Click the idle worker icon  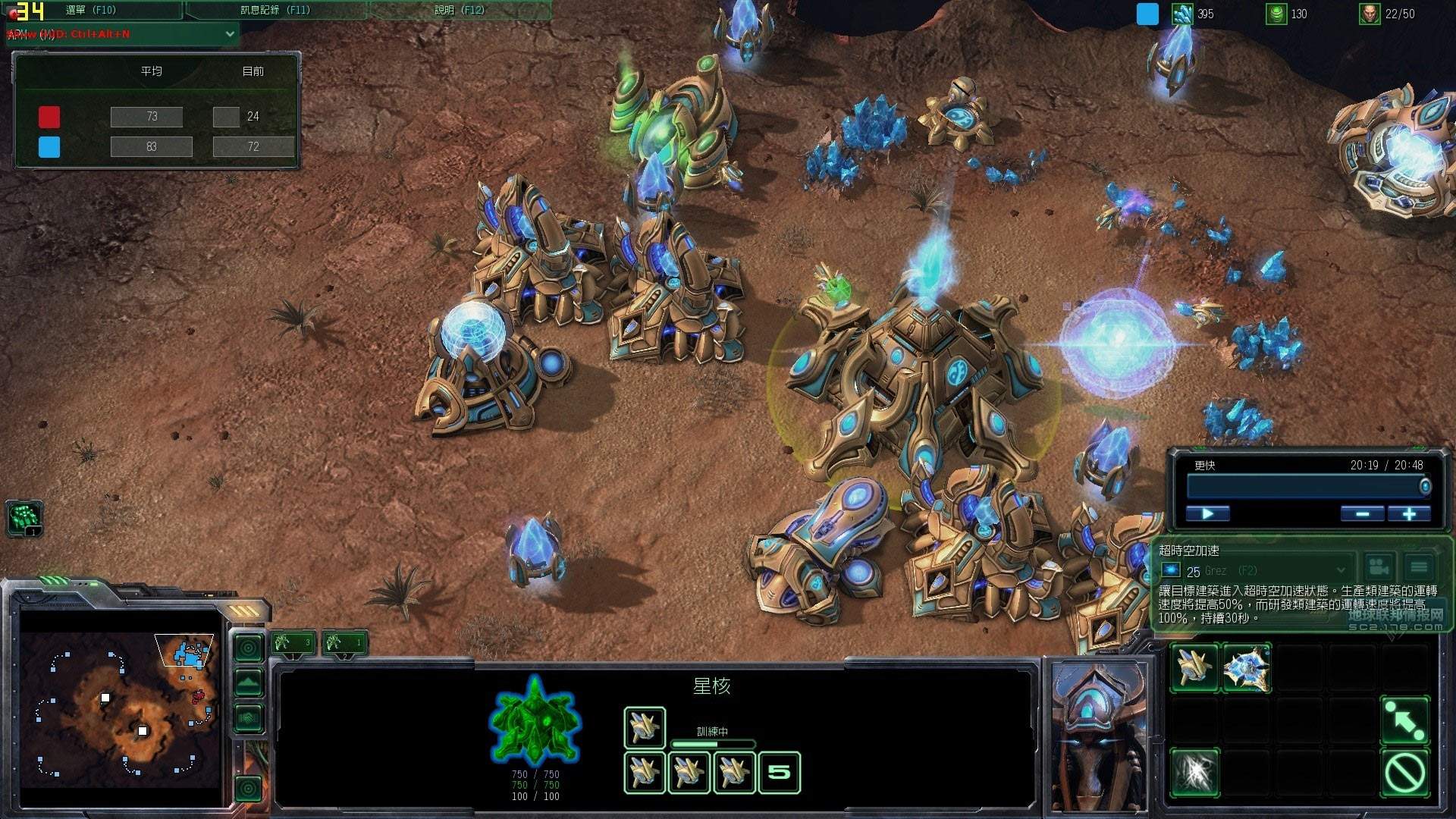click(25, 518)
